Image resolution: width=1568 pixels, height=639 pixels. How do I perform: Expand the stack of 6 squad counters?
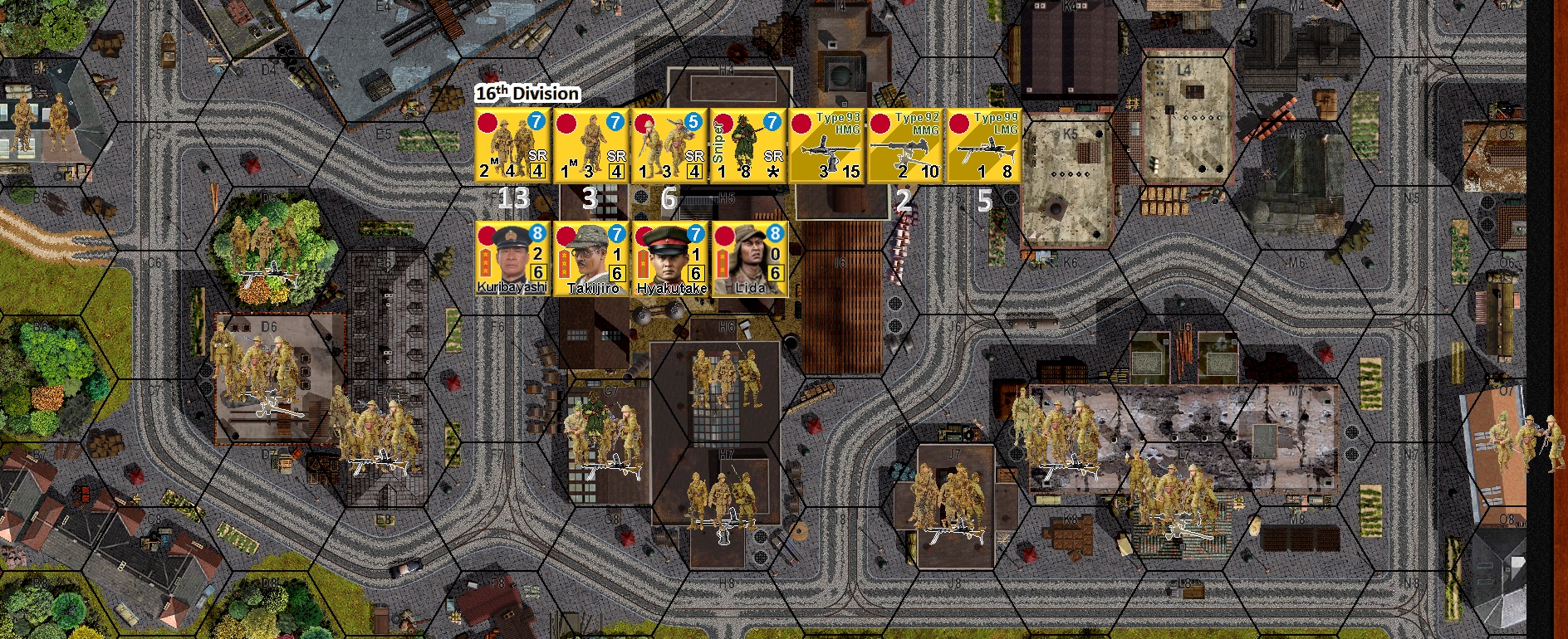pyautogui.click(x=671, y=199)
